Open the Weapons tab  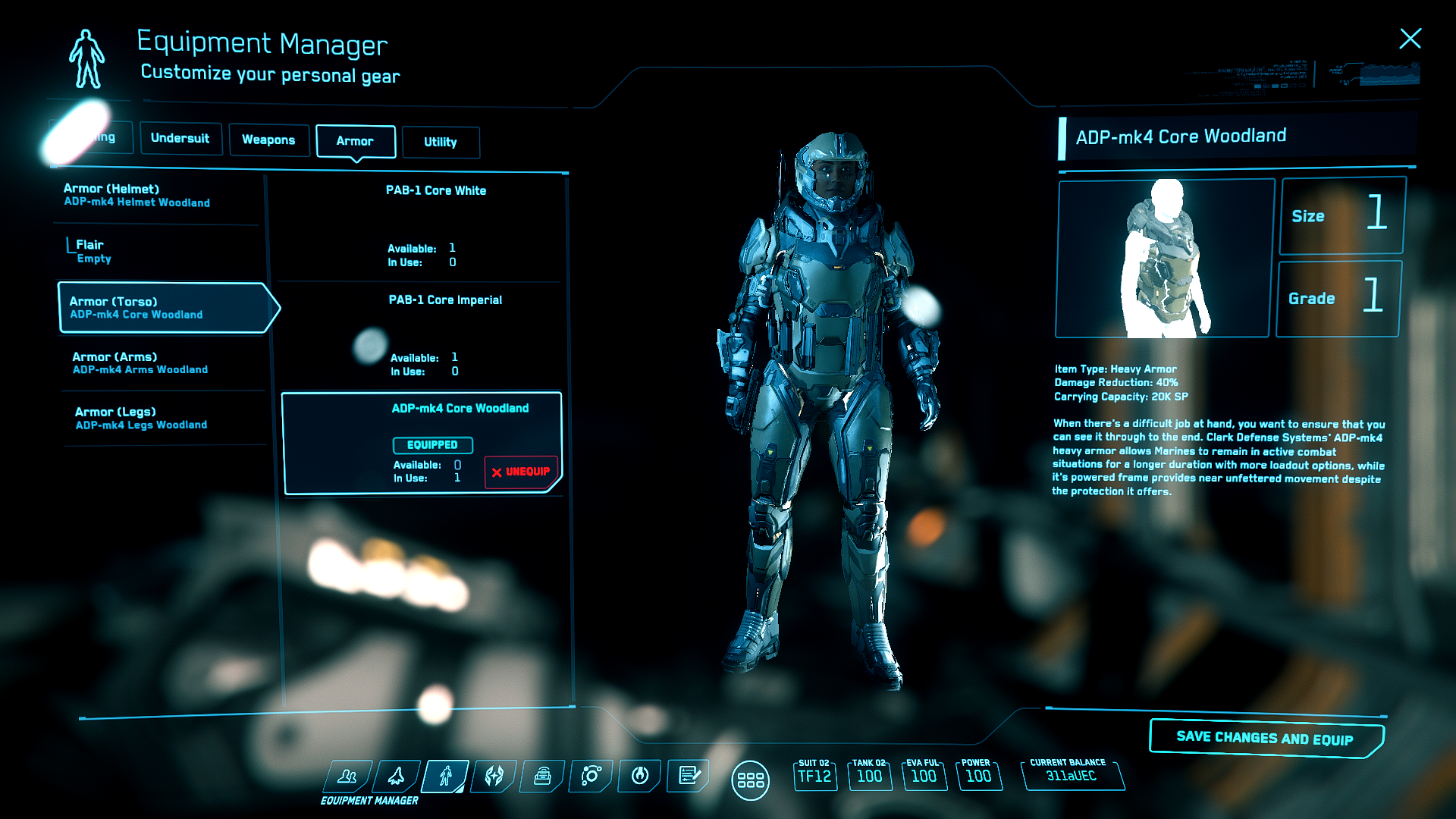[268, 140]
